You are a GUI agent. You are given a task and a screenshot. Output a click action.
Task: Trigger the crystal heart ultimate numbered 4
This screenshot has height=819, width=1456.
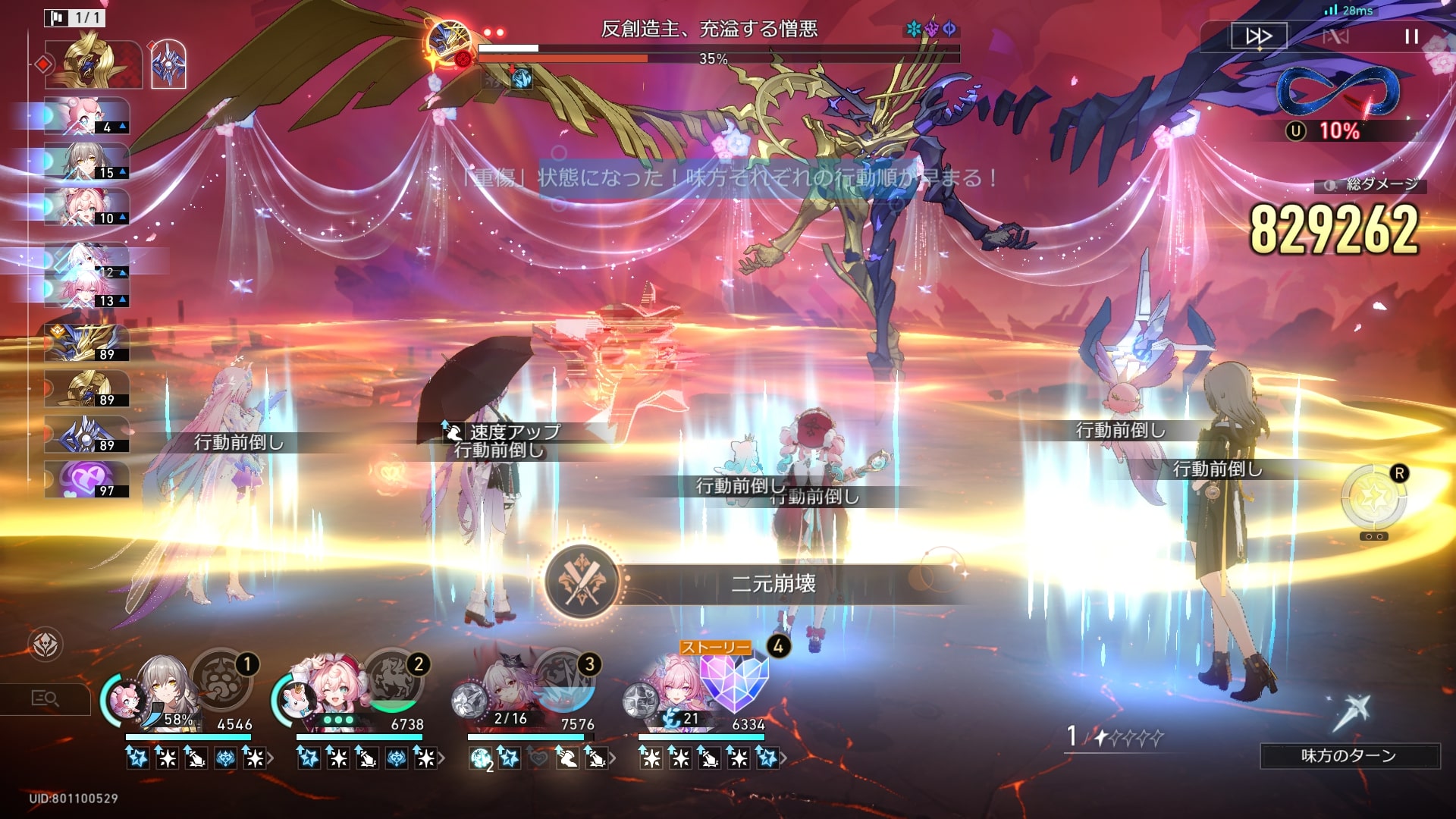[x=734, y=679]
